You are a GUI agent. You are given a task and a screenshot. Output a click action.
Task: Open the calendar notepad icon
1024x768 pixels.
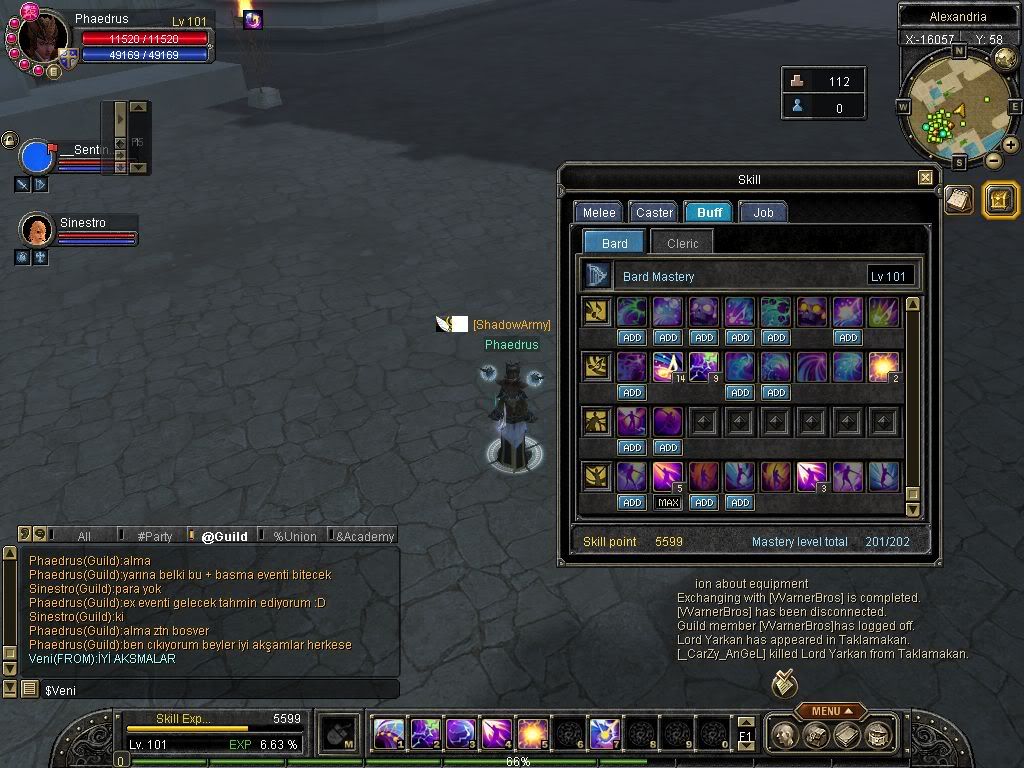[x=959, y=199]
